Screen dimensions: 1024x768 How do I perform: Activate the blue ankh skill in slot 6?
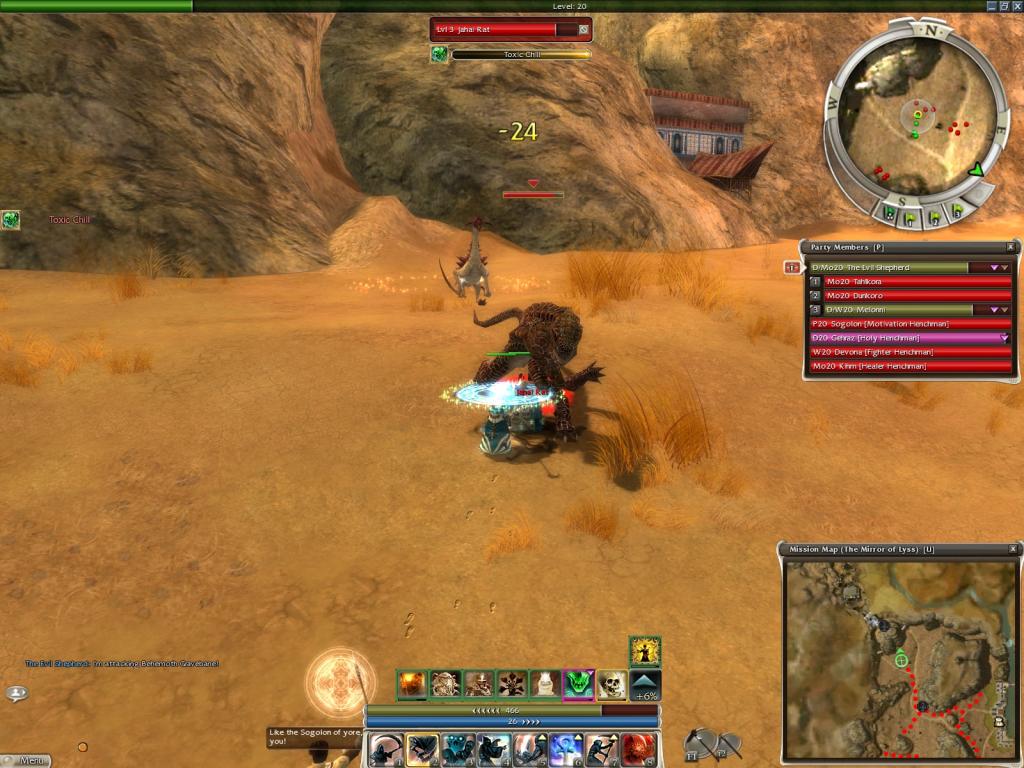[x=567, y=750]
